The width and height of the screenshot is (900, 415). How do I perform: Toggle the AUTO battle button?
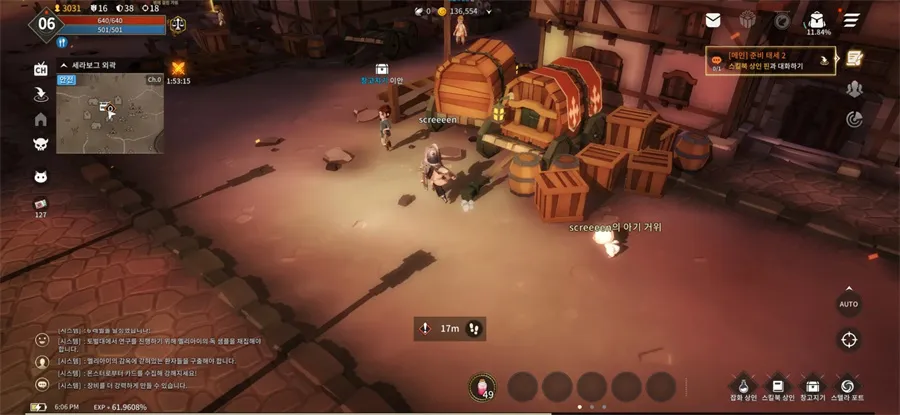pyautogui.click(x=849, y=303)
